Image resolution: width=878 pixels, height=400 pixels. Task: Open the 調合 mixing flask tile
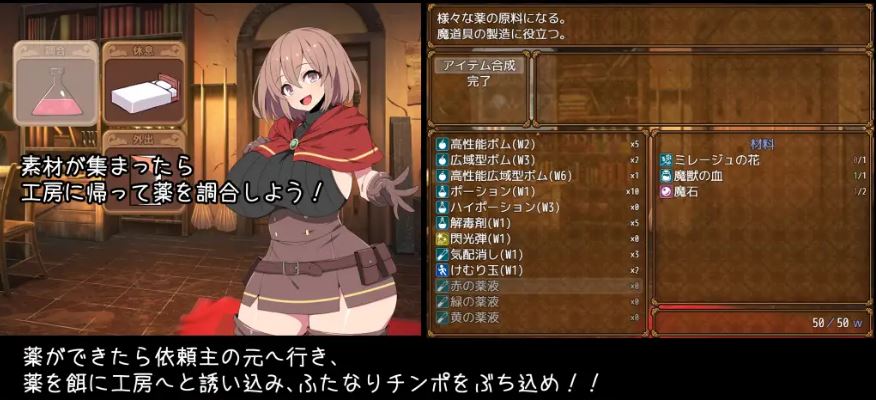point(56,85)
